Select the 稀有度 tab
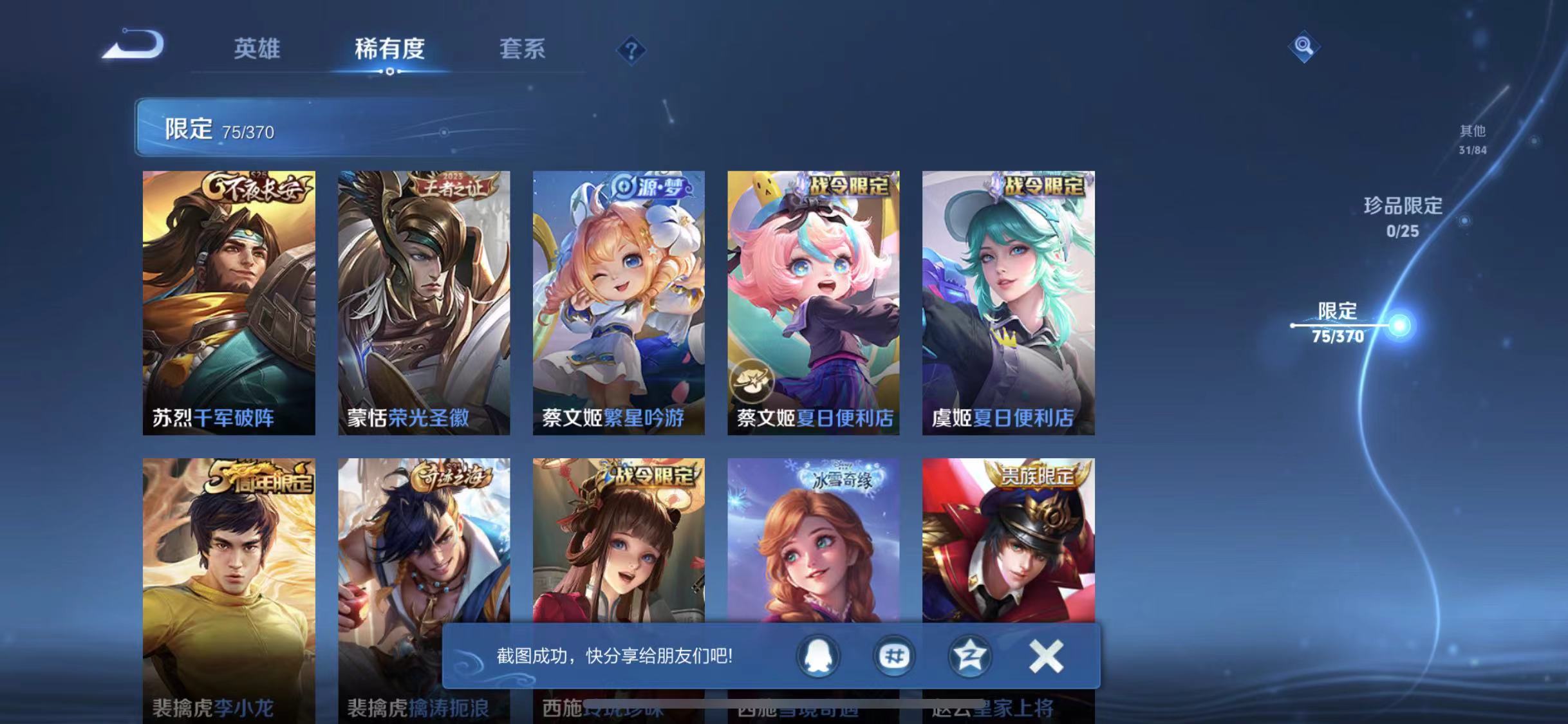 tap(389, 50)
